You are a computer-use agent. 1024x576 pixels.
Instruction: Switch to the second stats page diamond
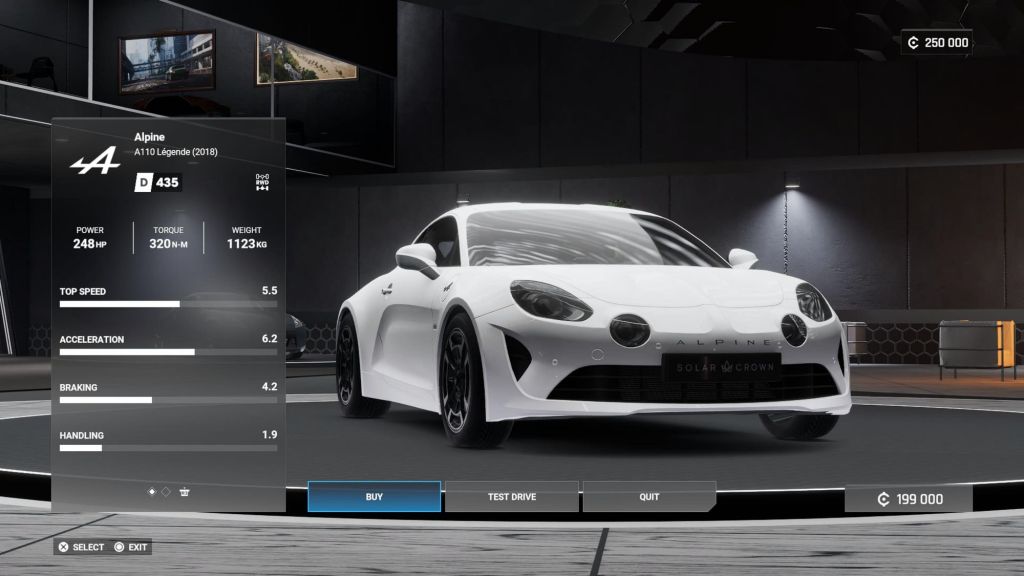pyautogui.click(x=166, y=492)
